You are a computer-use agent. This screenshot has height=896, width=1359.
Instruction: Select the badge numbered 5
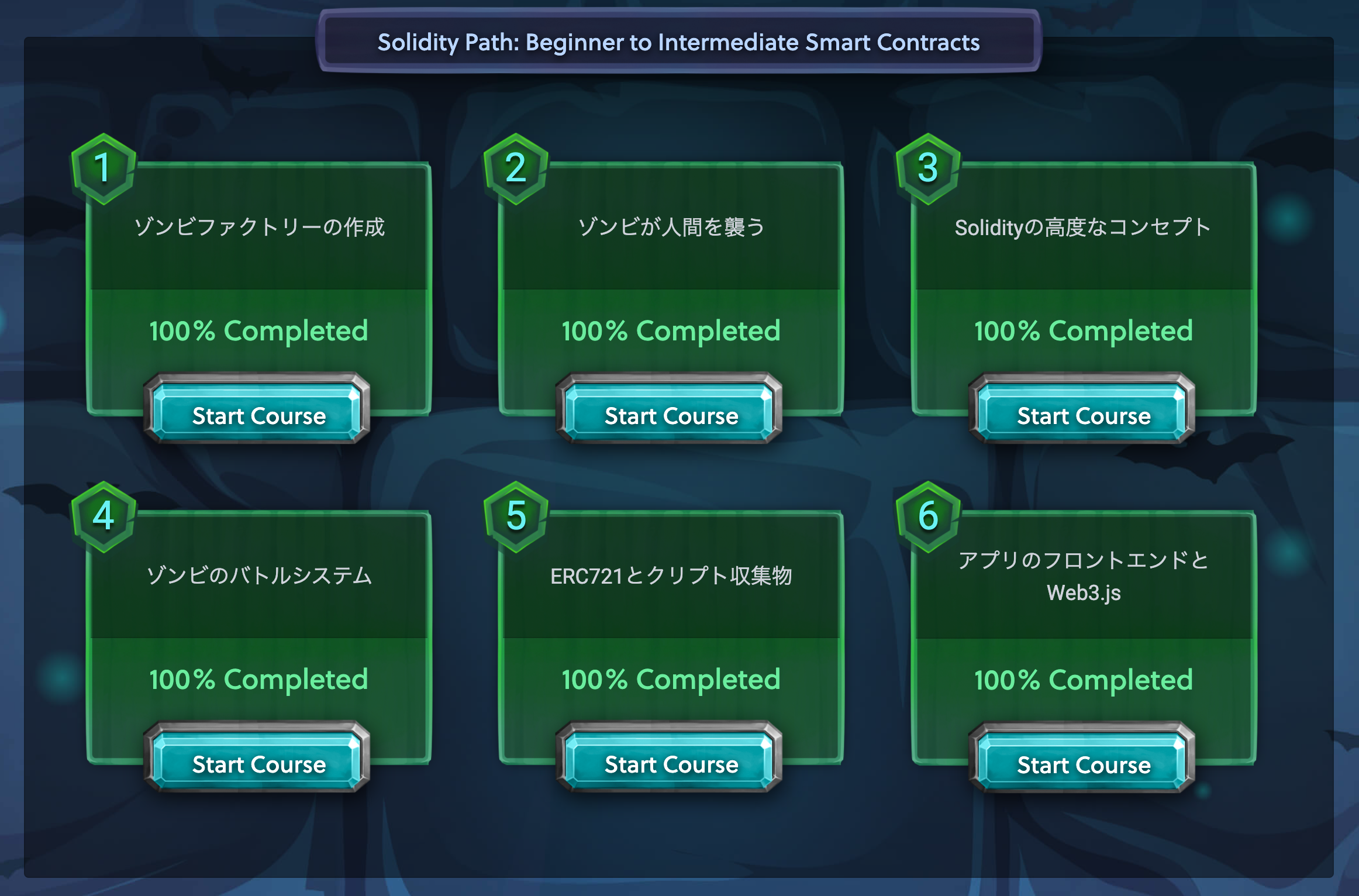(x=515, y=517)
